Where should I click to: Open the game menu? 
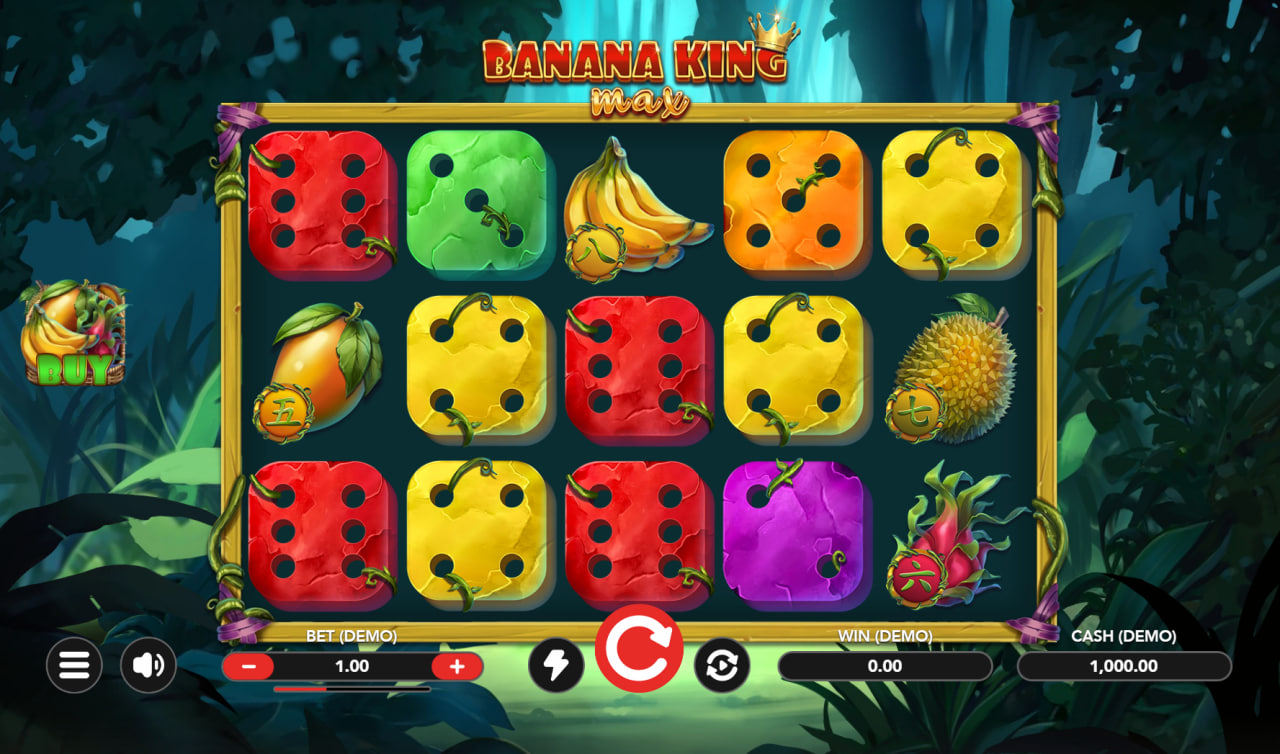click(x=74, y=664)
